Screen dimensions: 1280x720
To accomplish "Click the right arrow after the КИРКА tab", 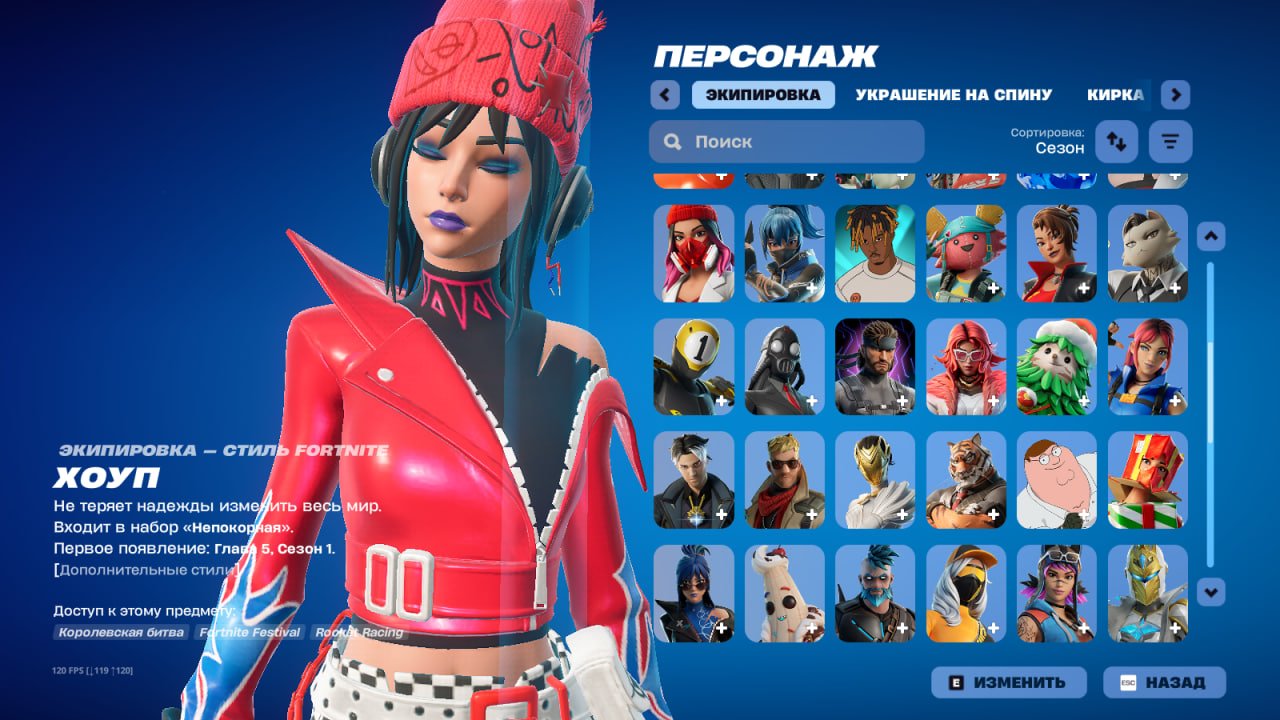I will click(x=1176, y=94).
